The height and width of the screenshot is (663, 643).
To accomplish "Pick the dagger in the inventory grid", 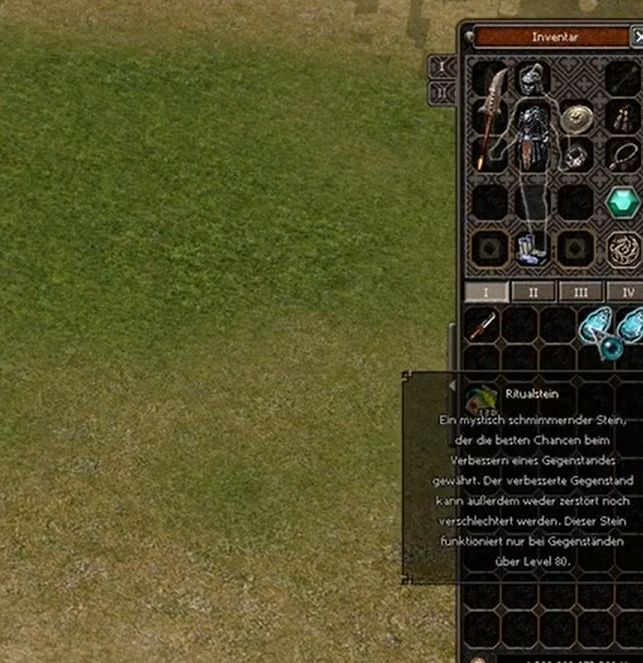I will [x=483, y=325].
